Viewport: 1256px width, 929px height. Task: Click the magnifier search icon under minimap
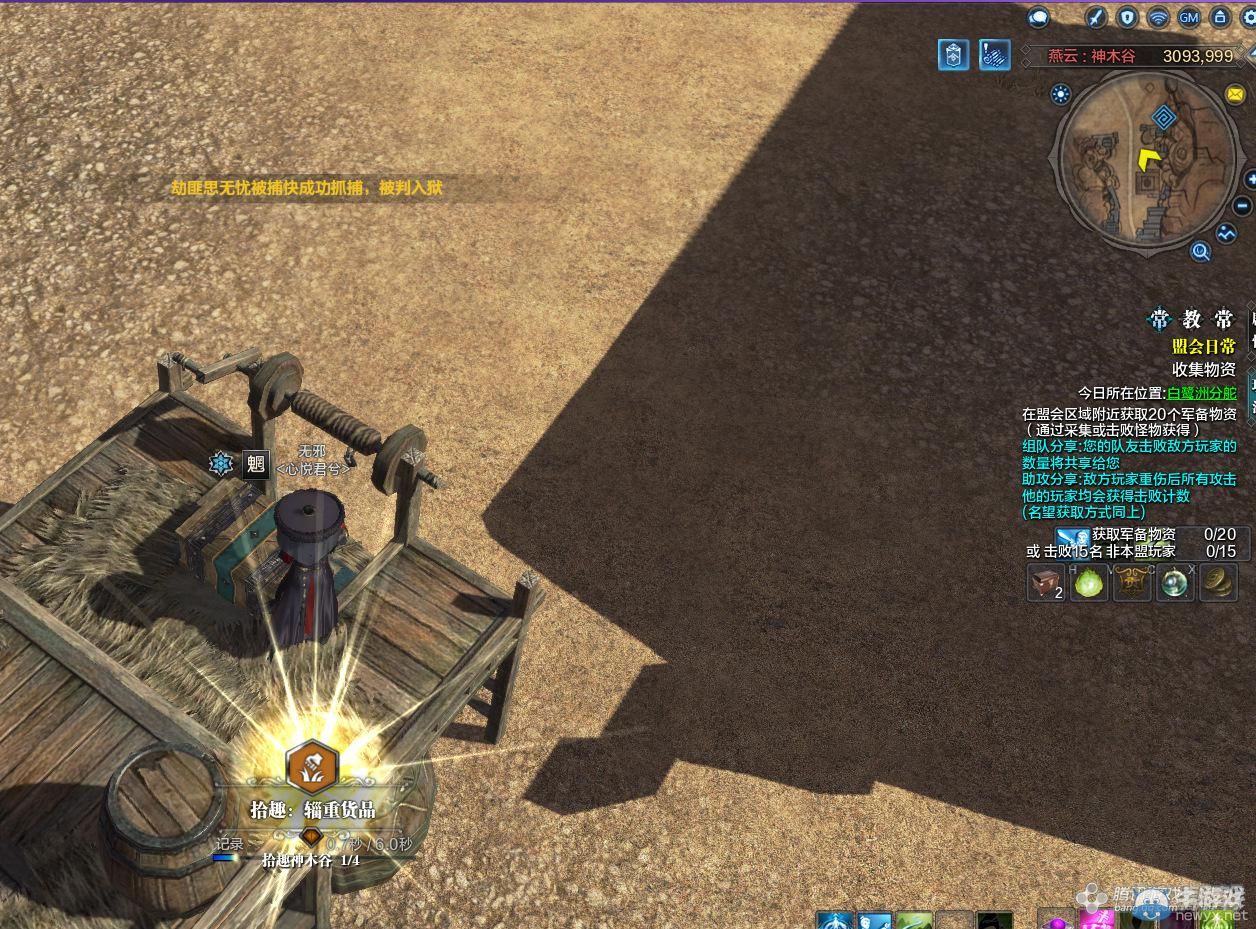[x=1201, y=251]
